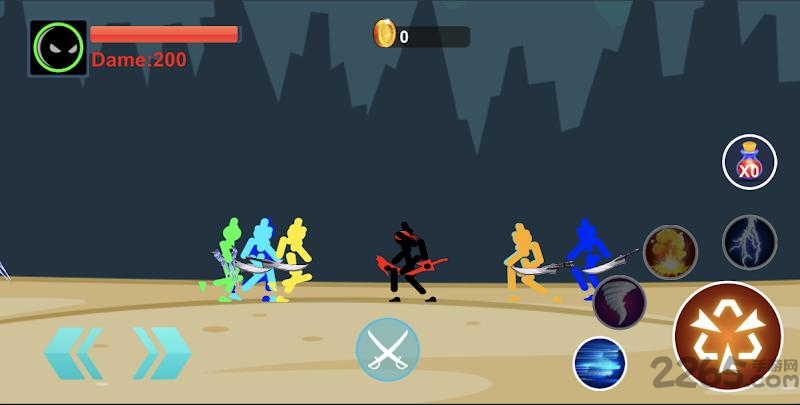Activate the blue dash skill
The width and height of the screenshot is (800, 405).
click(x=600, y=363)
